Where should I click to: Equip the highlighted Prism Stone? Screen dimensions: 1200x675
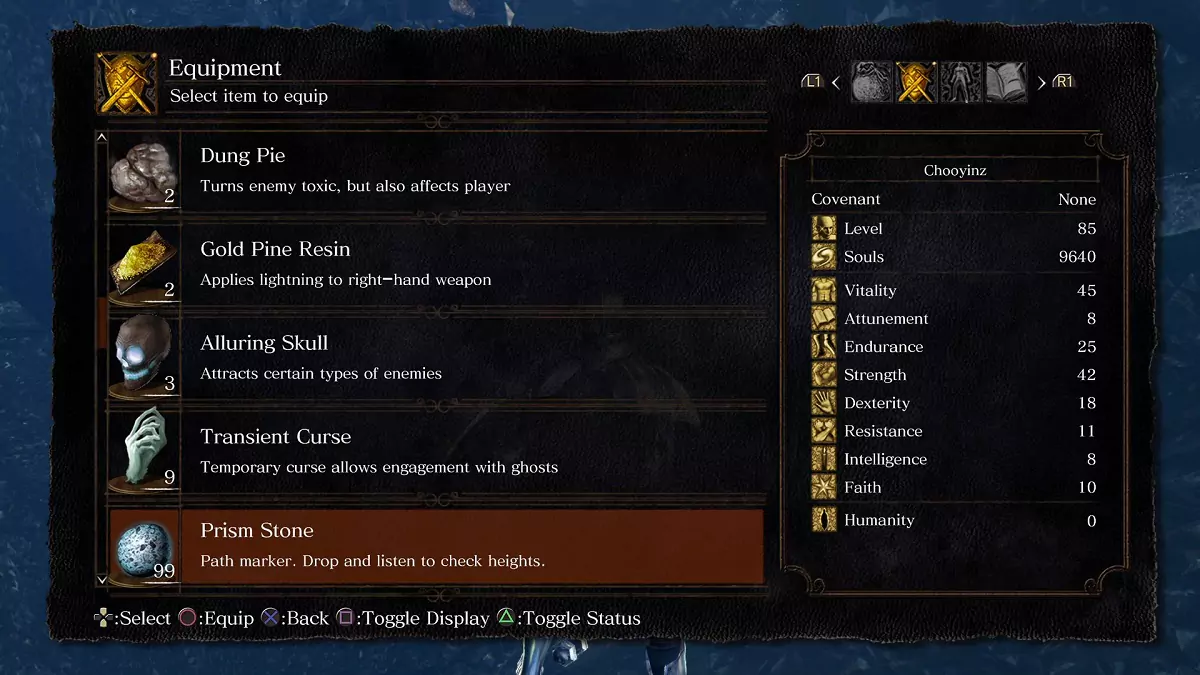[436, 545]
